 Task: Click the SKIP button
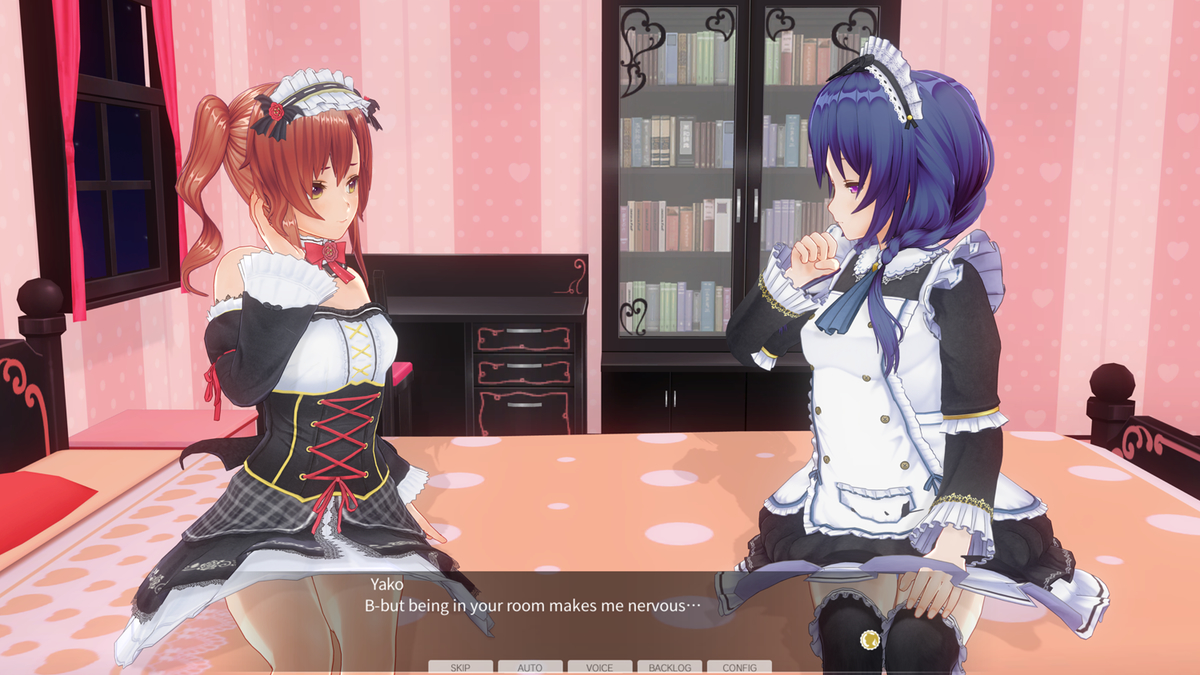pos(460,667)
